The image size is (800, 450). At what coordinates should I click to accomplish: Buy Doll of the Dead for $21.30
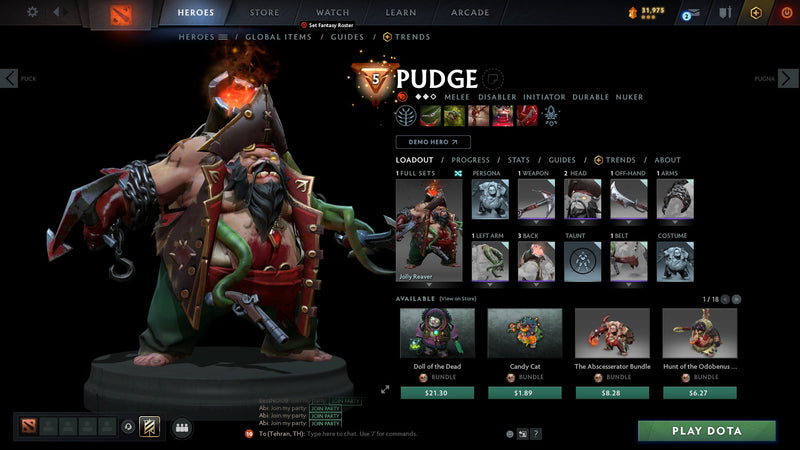click(x=437, y=393)
